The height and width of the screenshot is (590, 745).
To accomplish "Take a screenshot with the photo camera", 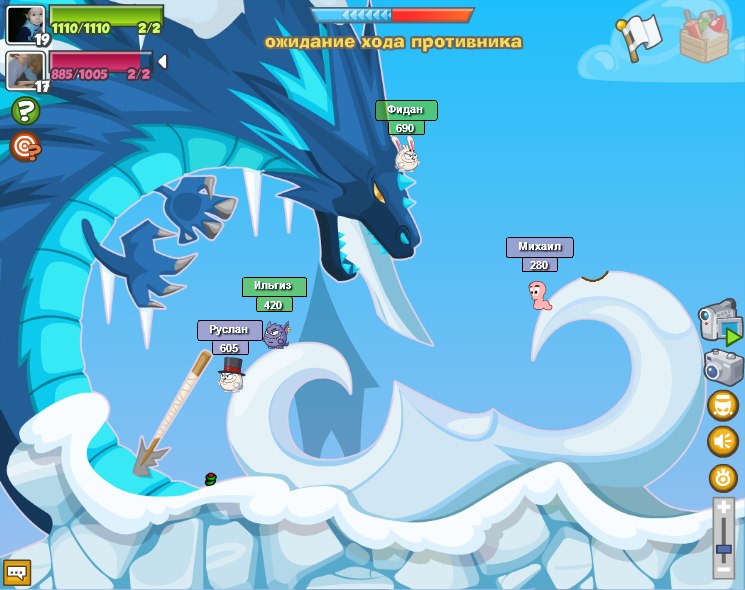I will 723,367.
